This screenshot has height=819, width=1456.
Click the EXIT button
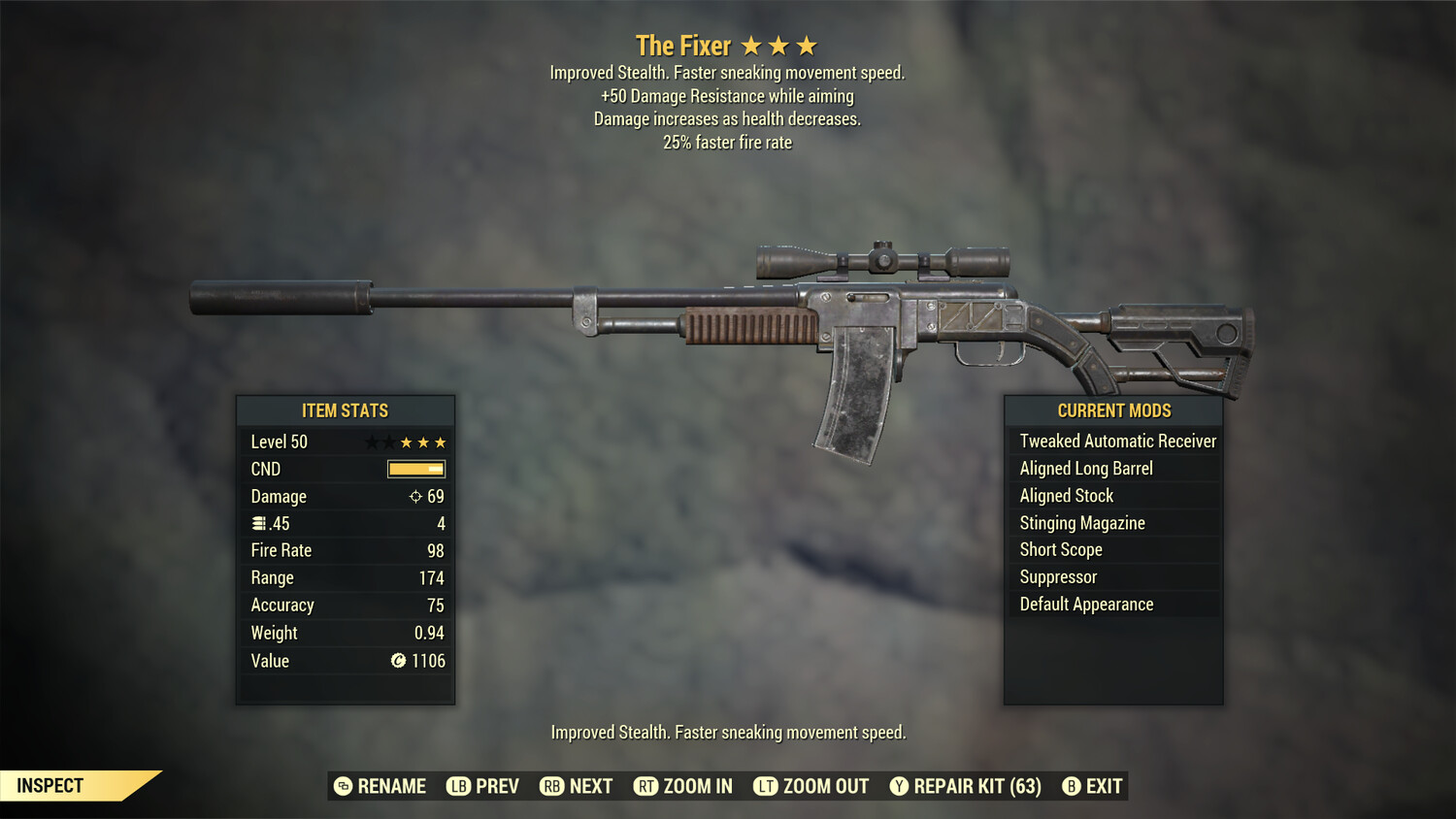[x=1105, y=786]
